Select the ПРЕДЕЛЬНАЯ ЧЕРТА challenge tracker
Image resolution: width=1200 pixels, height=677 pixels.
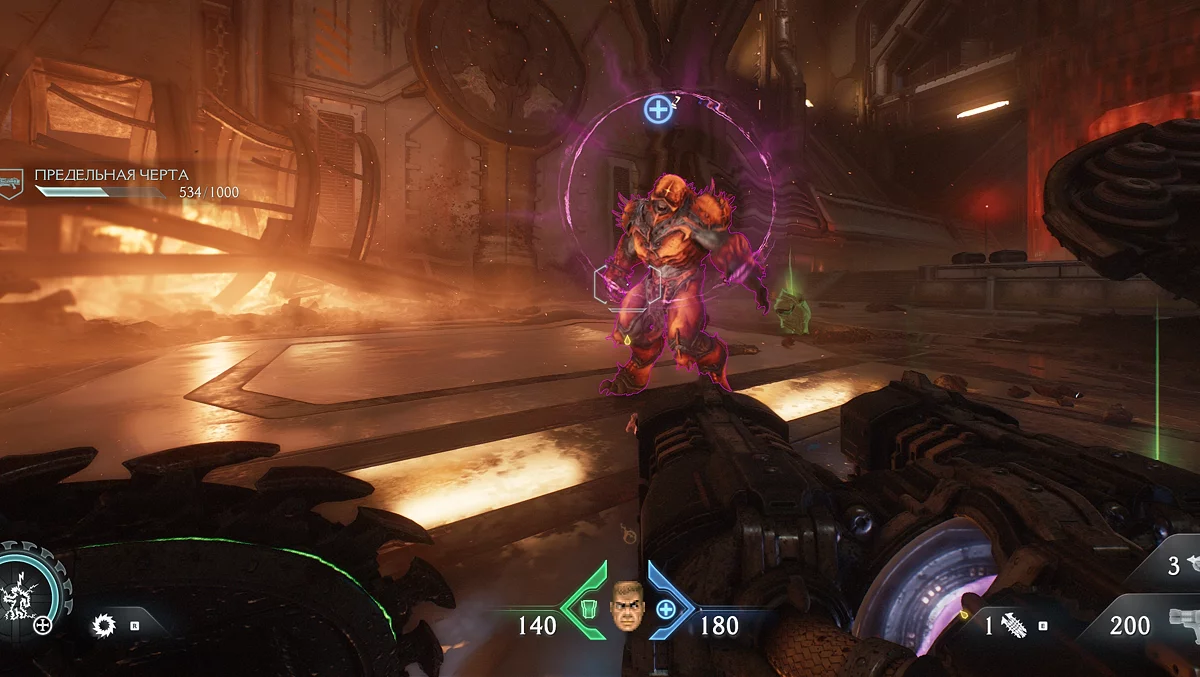coord(112,175)
